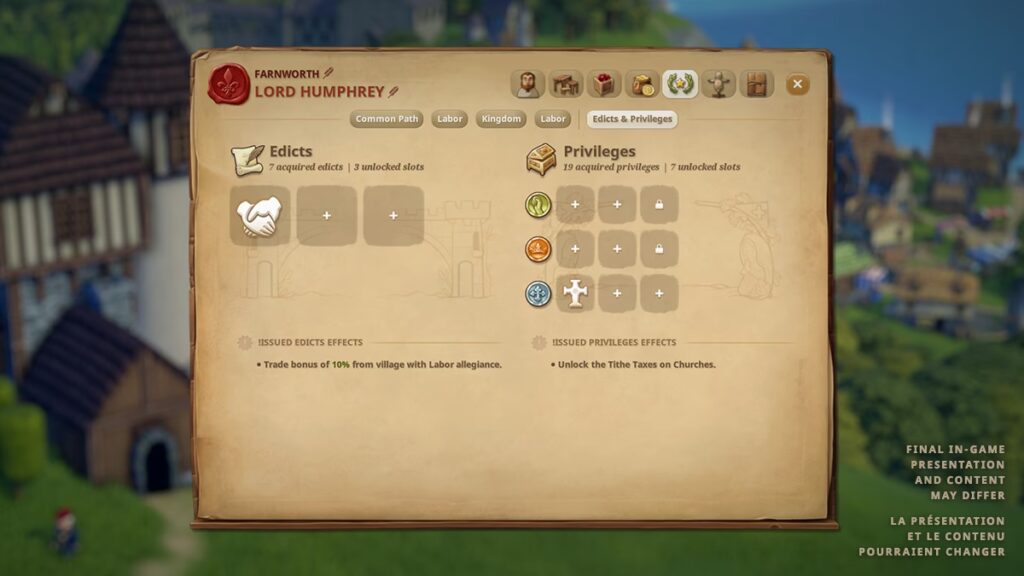Select the handshake edict slot
Viewport: 1024px width, 576px height.
point(259,216)
